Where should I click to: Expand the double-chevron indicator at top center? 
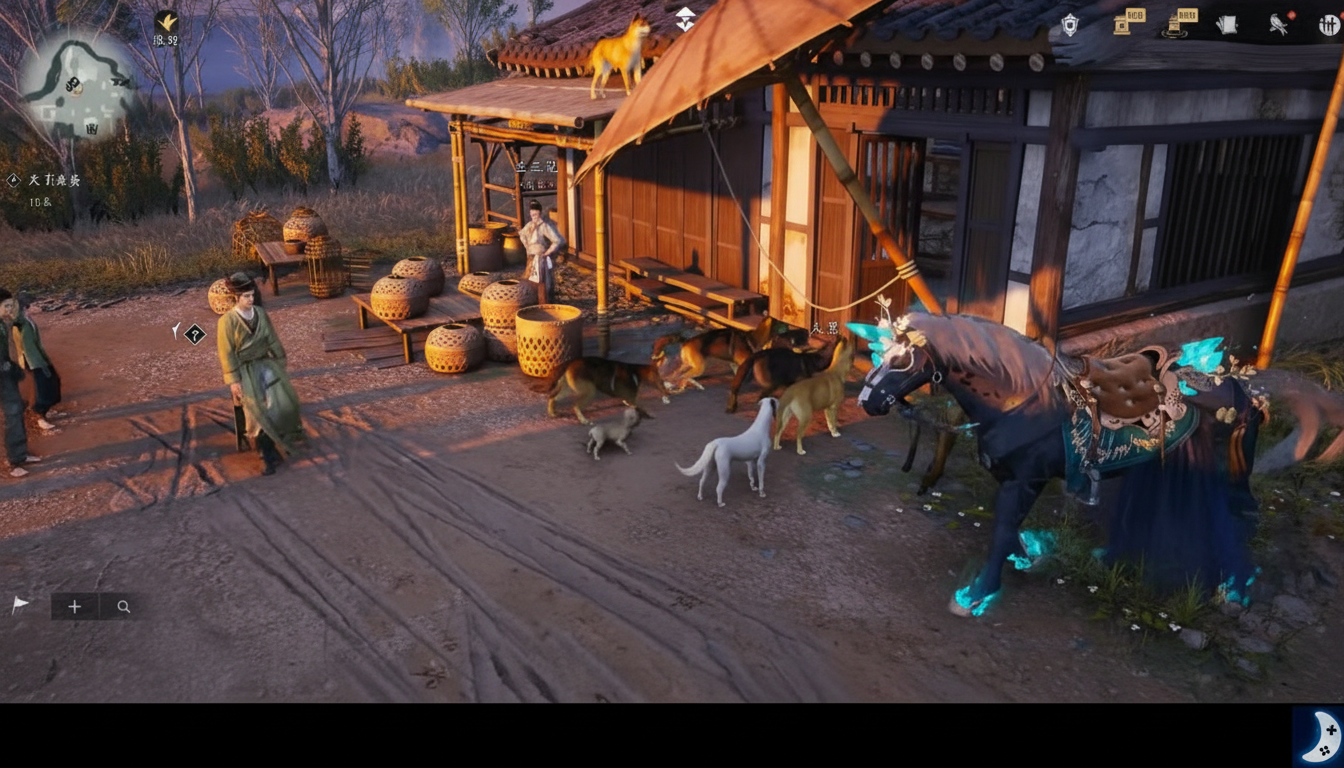coord(685,18)
